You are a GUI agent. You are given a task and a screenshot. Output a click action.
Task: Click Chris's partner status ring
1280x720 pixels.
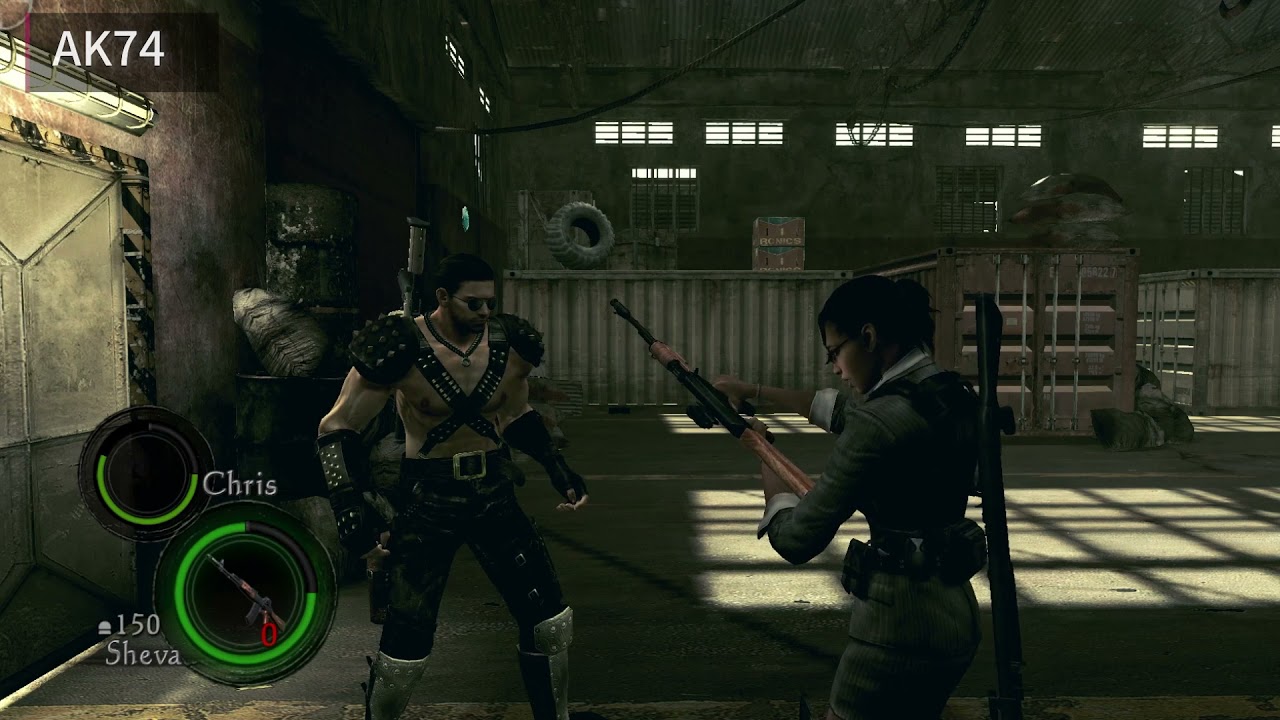[x=145, y=472]
